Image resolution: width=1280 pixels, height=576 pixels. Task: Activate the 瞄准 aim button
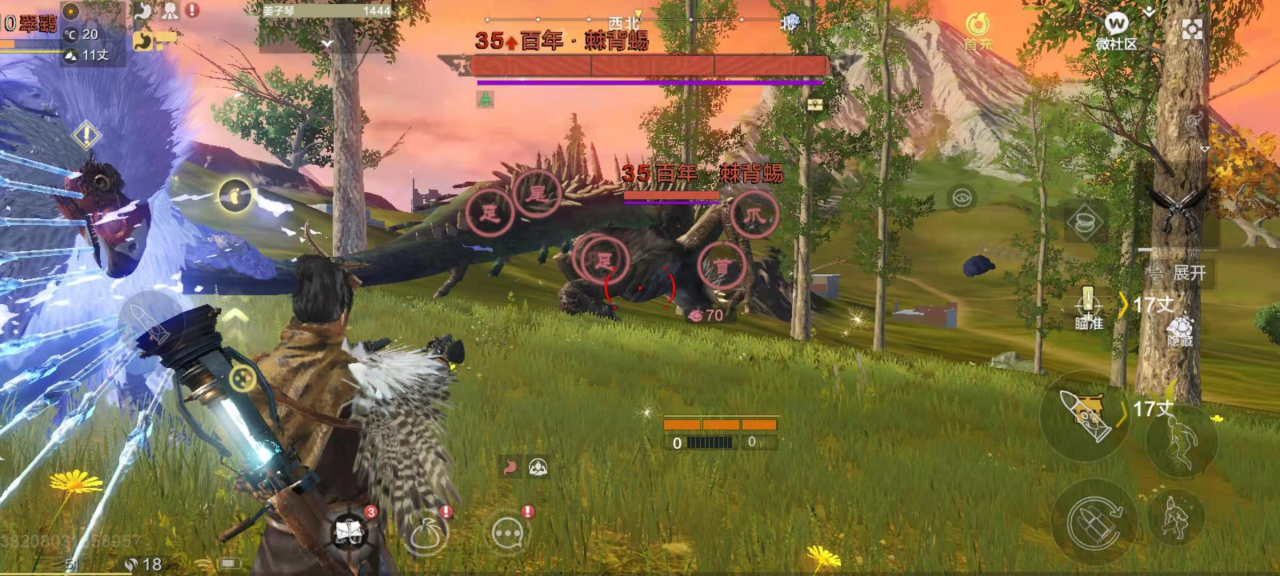click(x=1088, y=306)
